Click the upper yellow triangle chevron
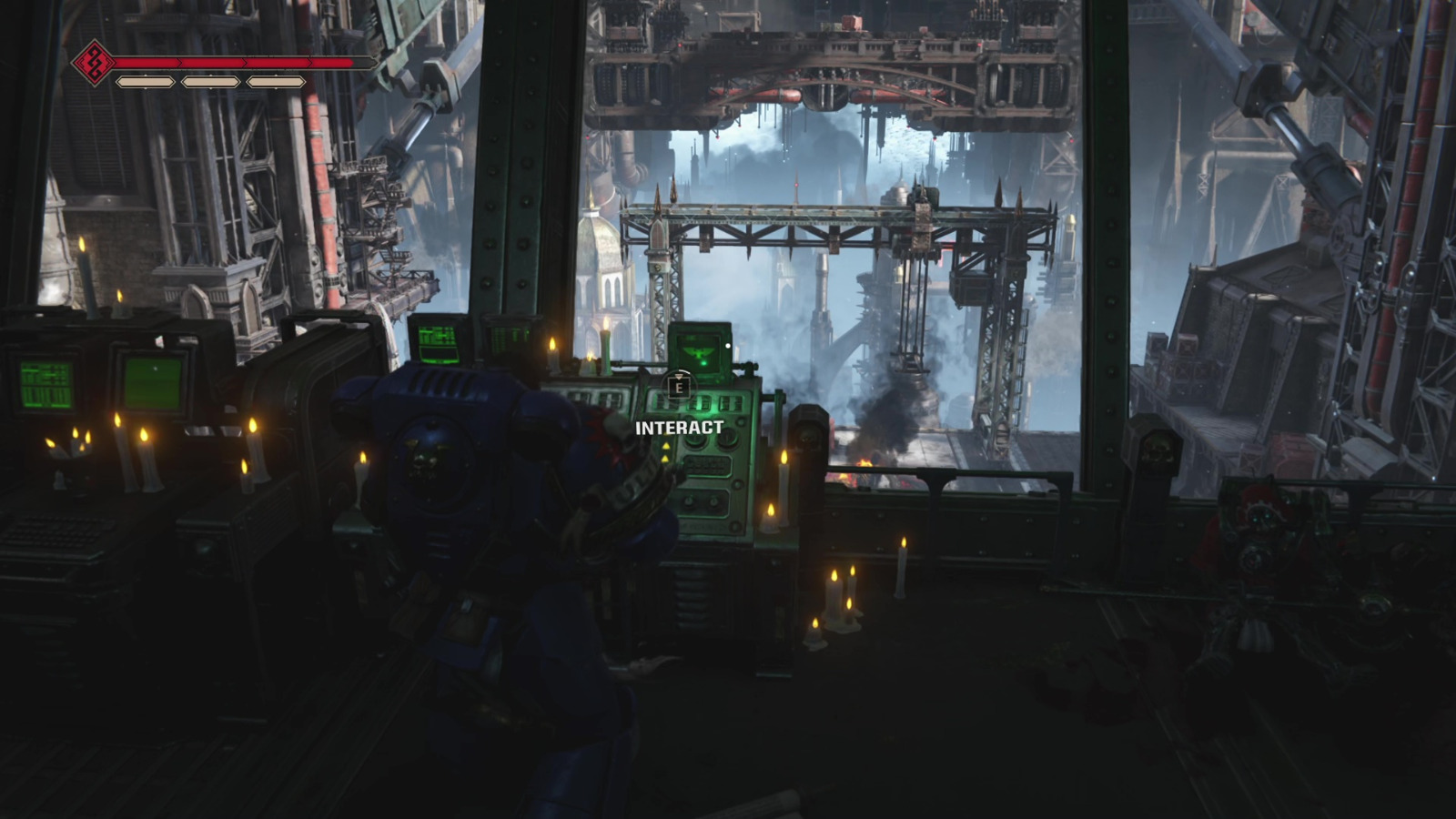 point(666,444)
